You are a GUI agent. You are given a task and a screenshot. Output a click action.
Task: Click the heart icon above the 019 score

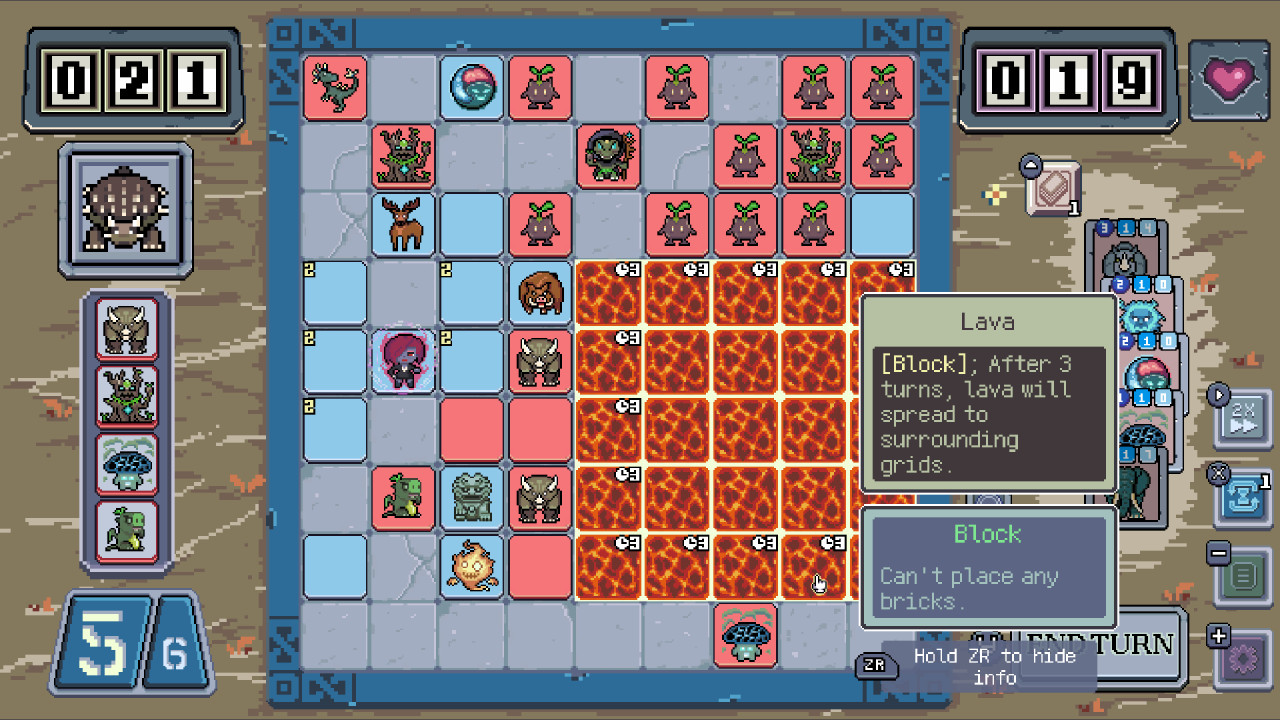[1229, 80]
